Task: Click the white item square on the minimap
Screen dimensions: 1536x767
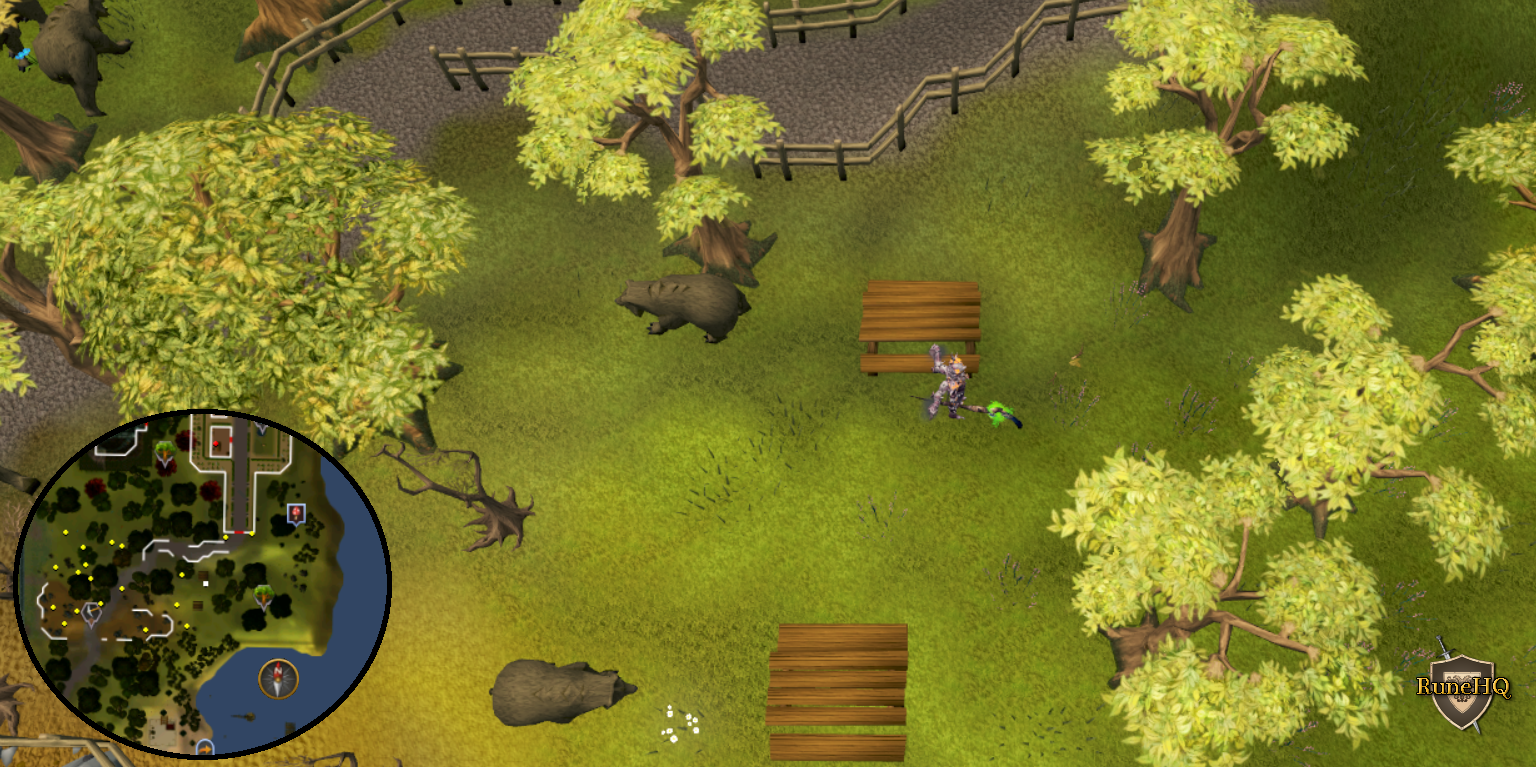Action: [205, 583]
